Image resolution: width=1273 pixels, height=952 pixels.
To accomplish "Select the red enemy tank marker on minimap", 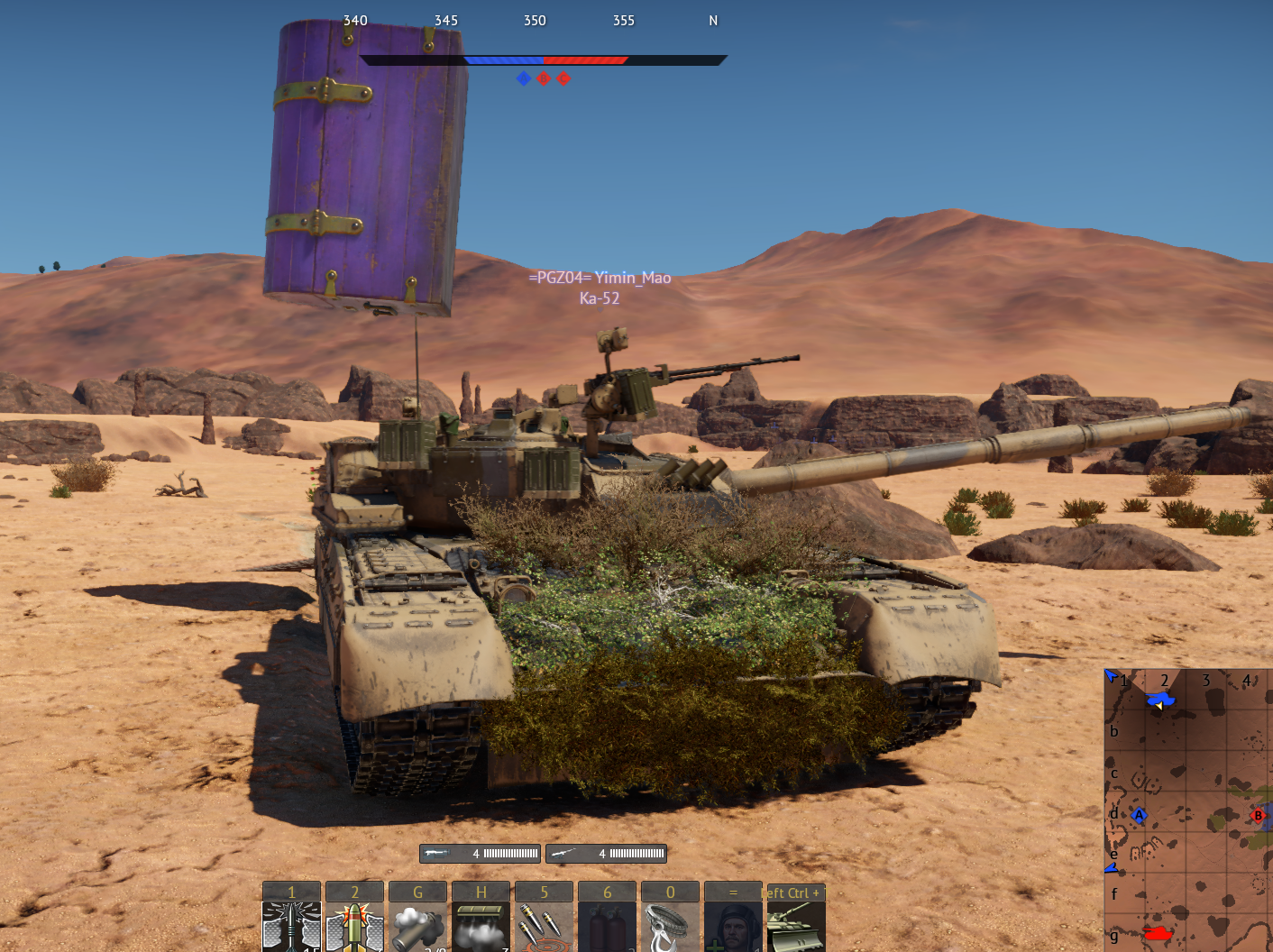I will pos(1158,933).
